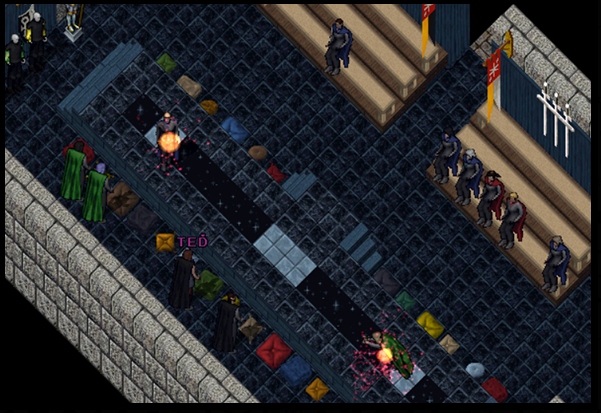
Task: Click the TED player name label
Action: click(192, 242)
